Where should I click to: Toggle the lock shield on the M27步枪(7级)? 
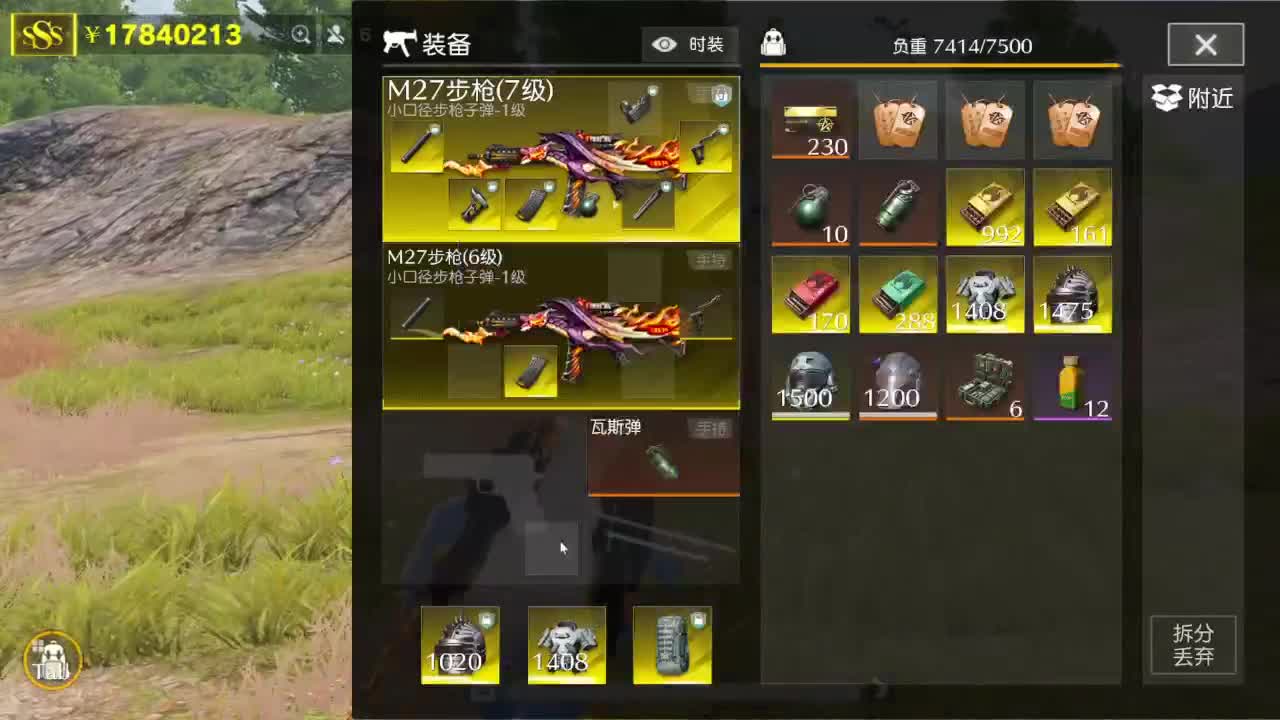pyautogui.click(x=722, y=97)
